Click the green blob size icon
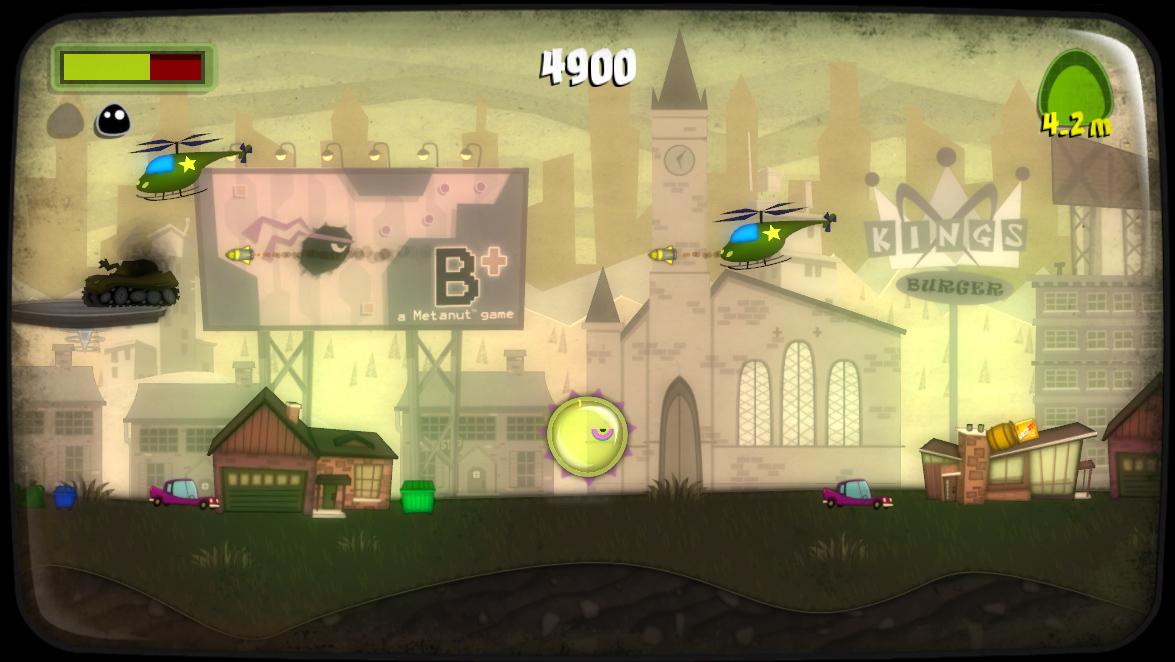The width and height of the screenshot is (1175, 662). pyautogui.click(x=1075, y=87)
